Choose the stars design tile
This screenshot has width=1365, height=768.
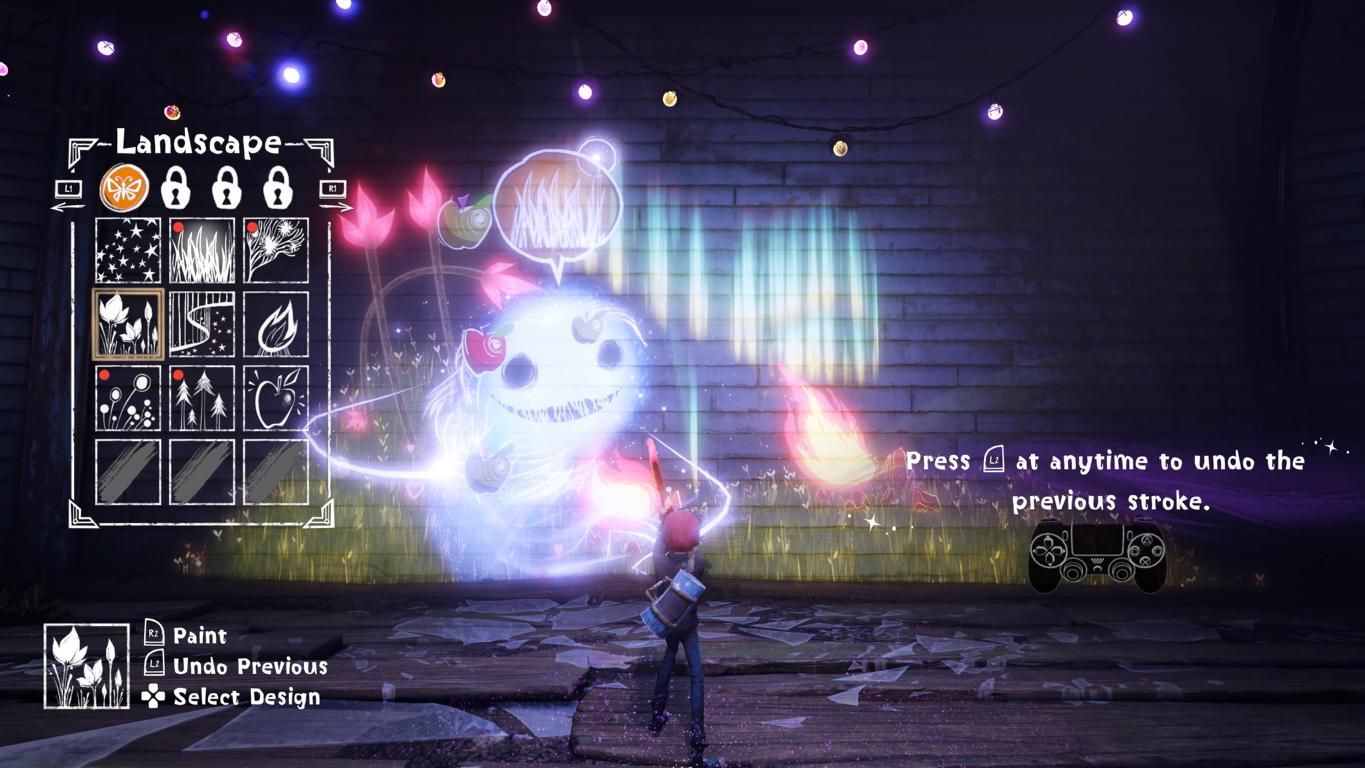click(128, 251)
